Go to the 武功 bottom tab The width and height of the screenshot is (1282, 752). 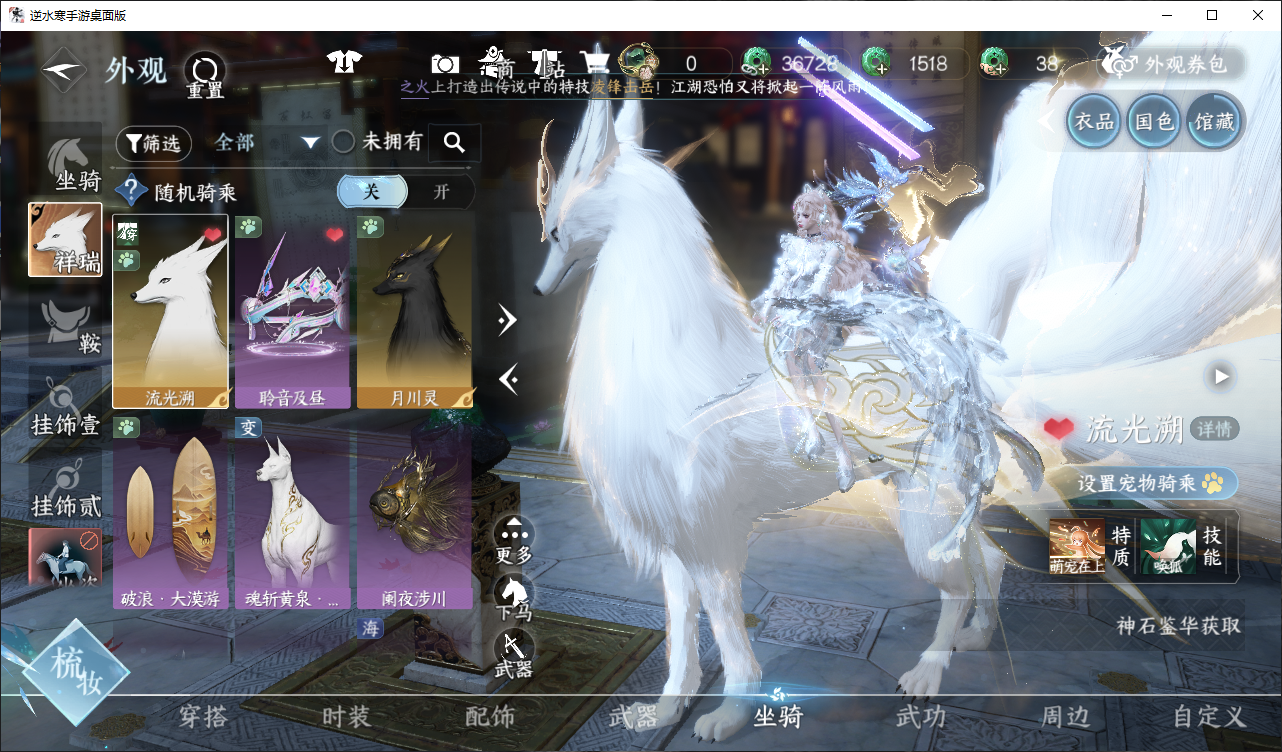tap(920, 717)
